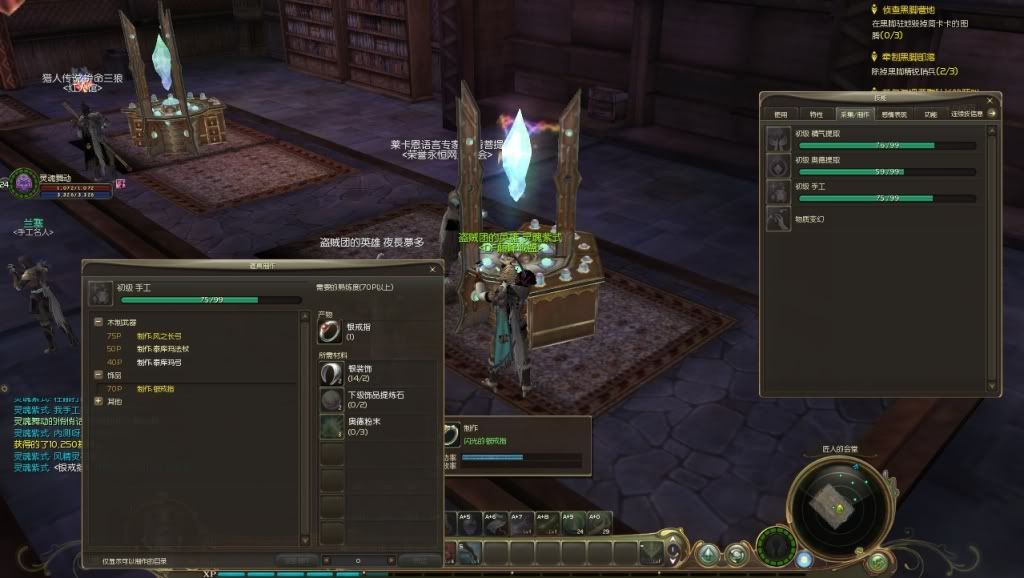Click the 奥德粉末 material icon
Screen dimensions: 1024x578
coord(331,427)
